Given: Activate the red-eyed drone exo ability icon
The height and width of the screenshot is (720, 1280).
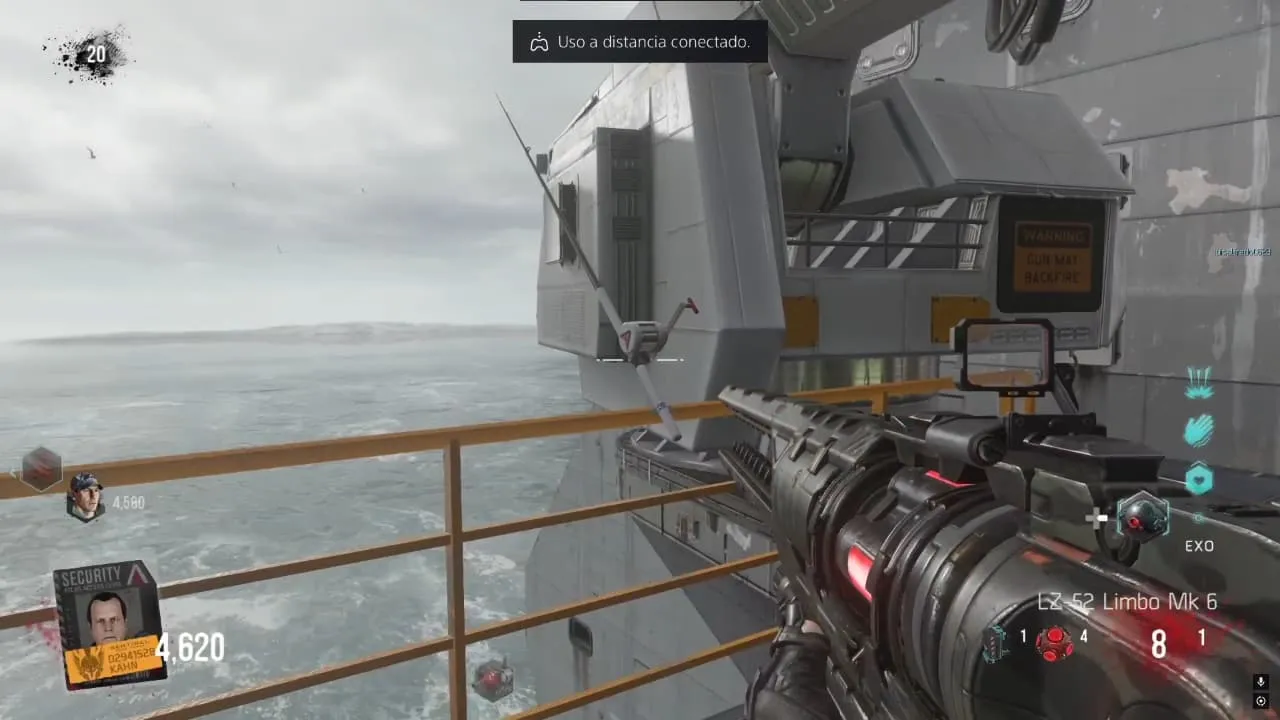Looking at the screenshot, I should [1141, 517].
